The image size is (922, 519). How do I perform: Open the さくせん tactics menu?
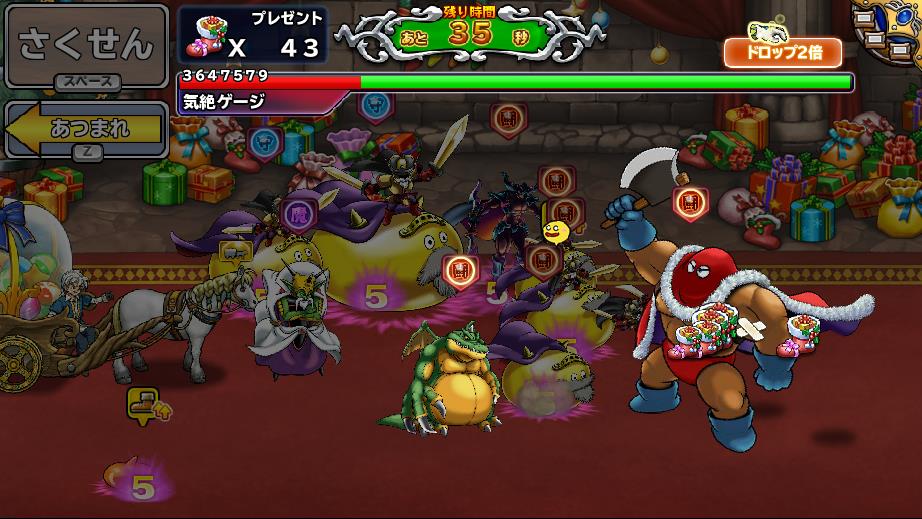pos(85,45)
